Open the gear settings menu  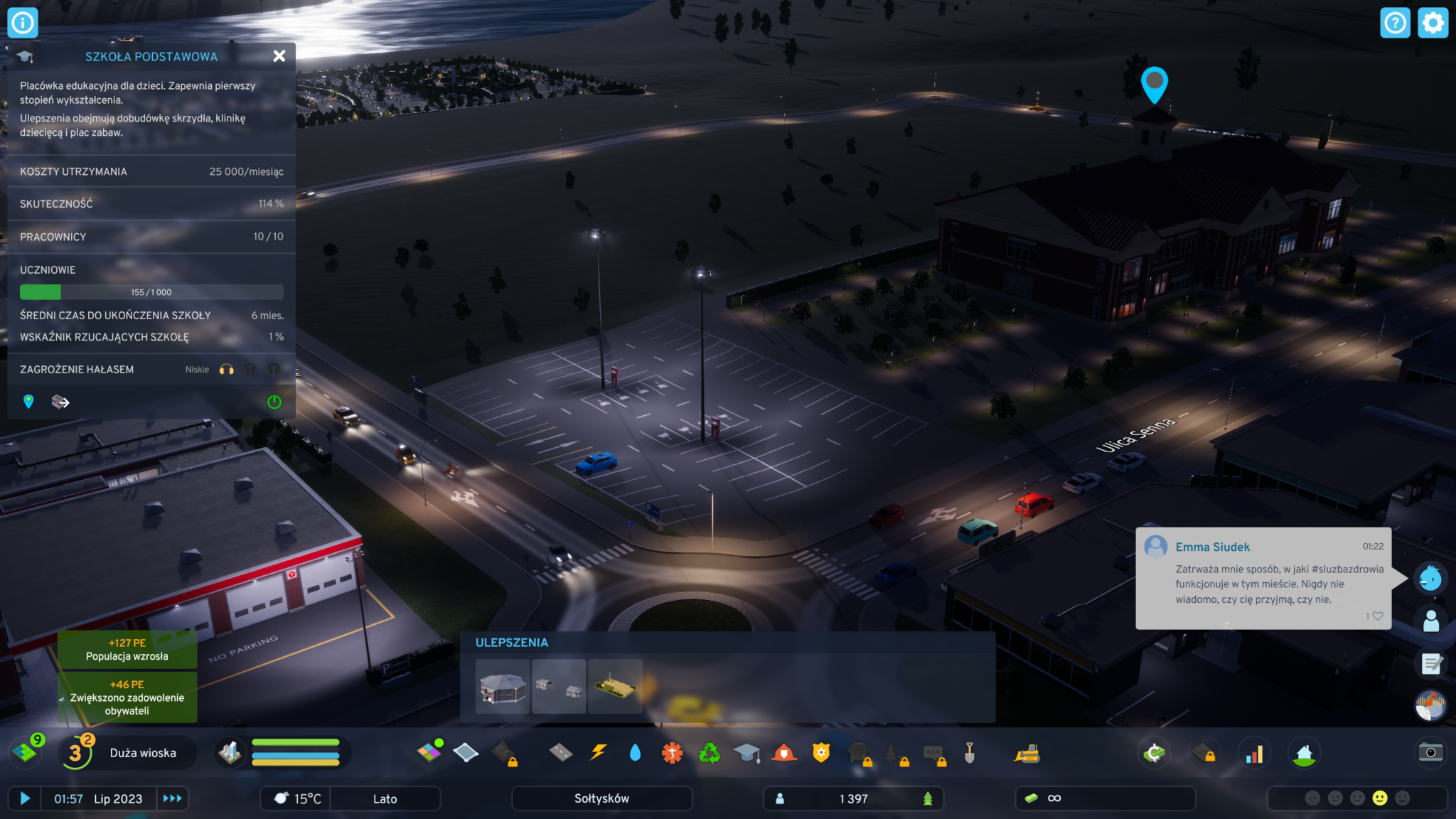1433,23
